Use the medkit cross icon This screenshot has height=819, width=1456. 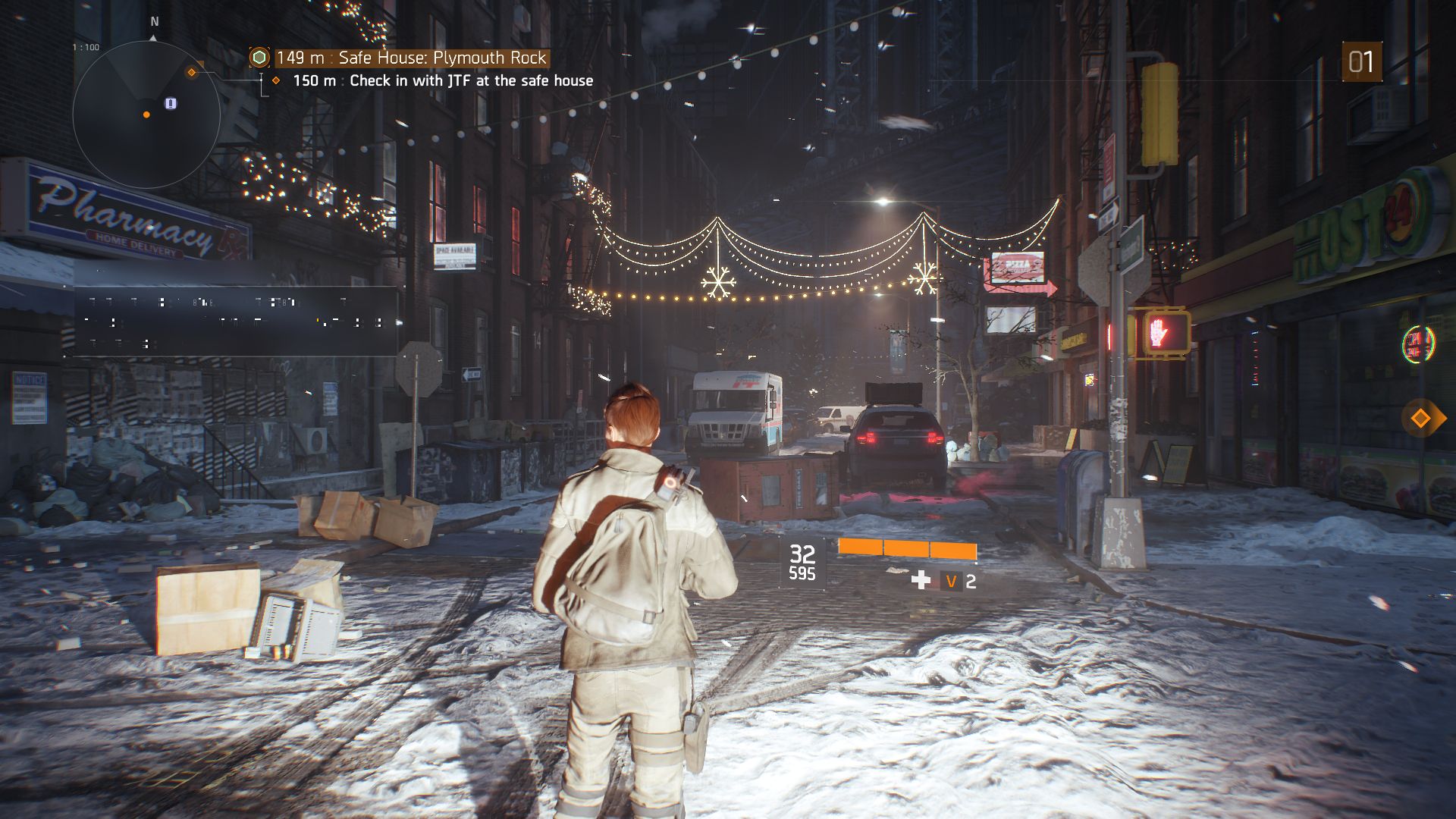(x=921, y=581)
